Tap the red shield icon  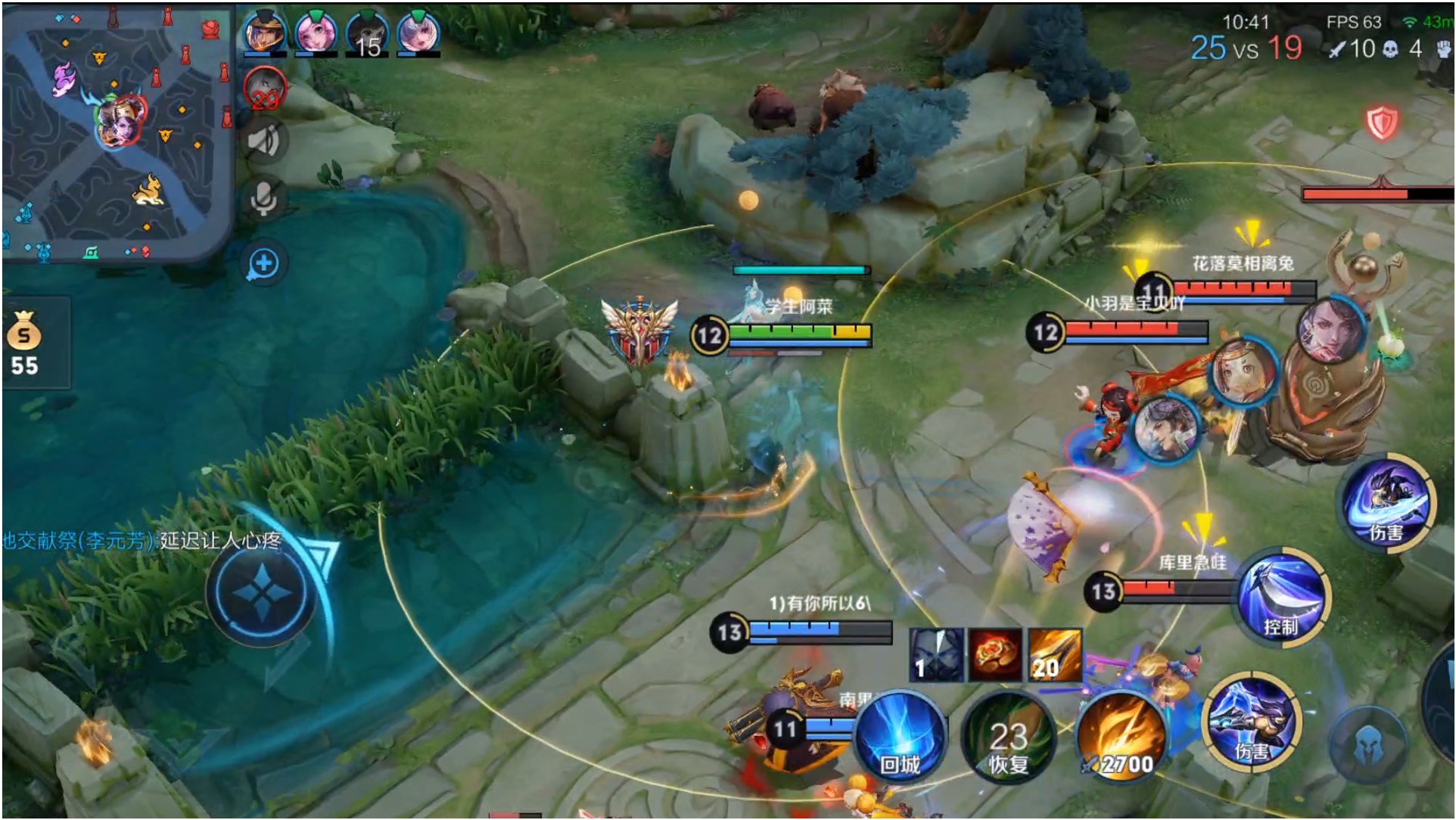1382,122
